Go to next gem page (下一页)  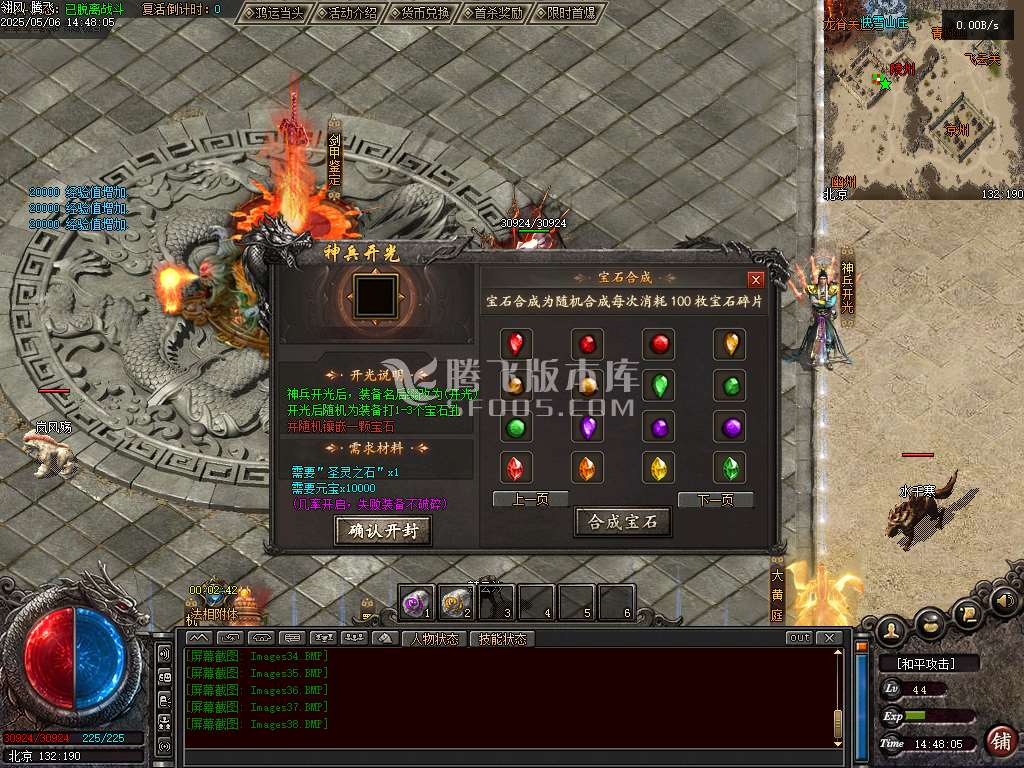coord(715,499)
